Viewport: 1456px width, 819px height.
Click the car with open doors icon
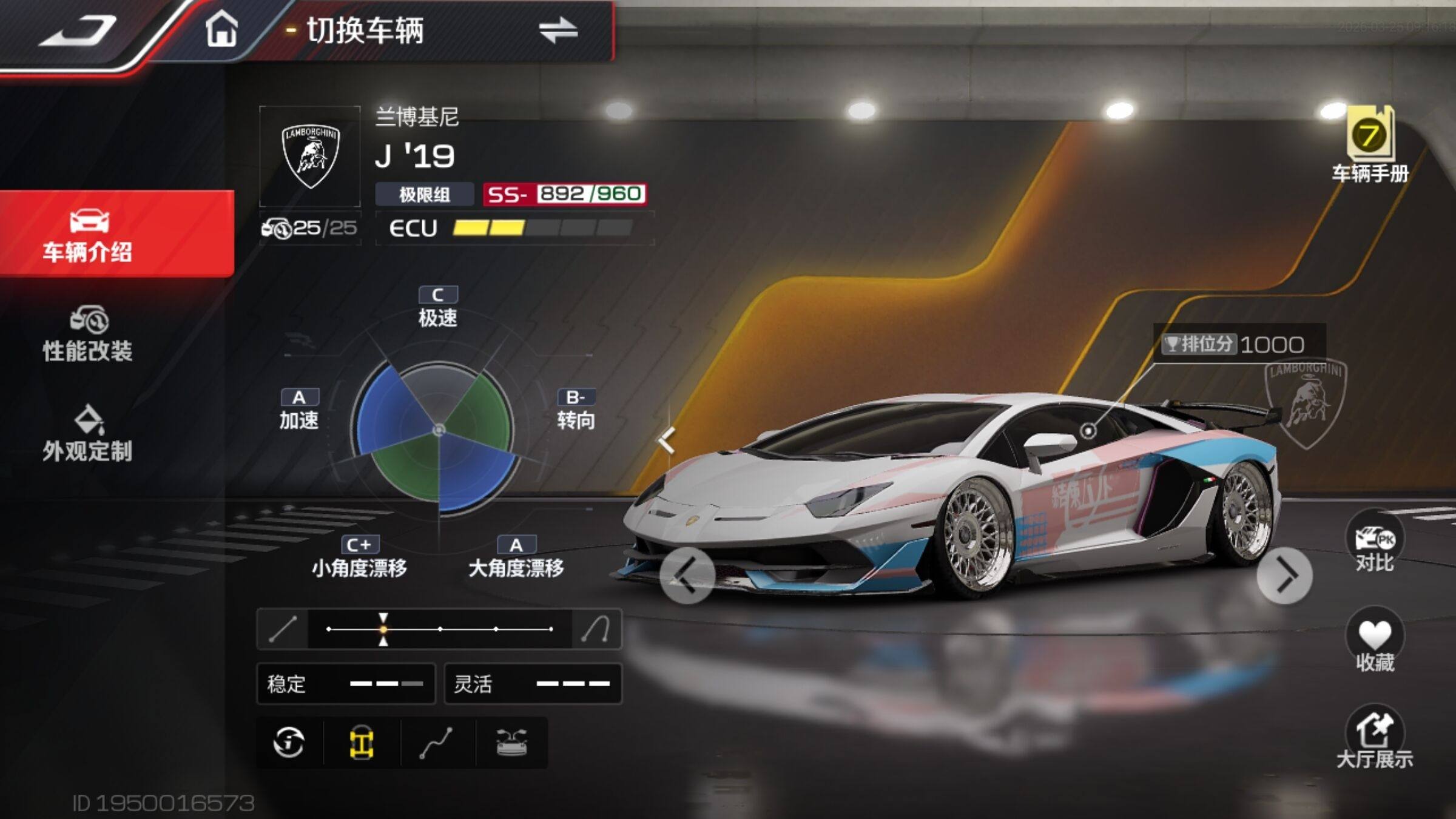click(x=511, y=743)
